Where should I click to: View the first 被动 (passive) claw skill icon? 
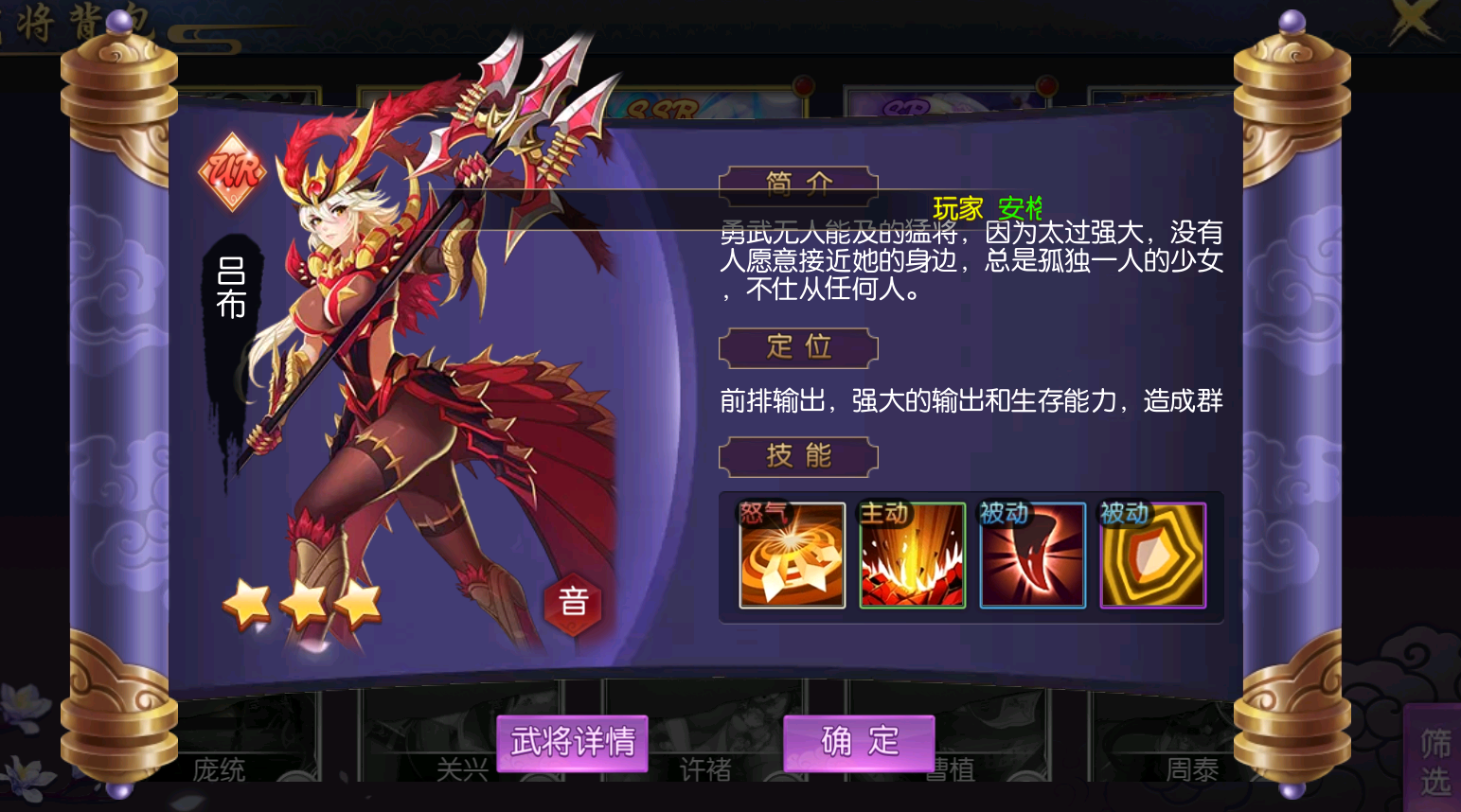[1031, 556]
